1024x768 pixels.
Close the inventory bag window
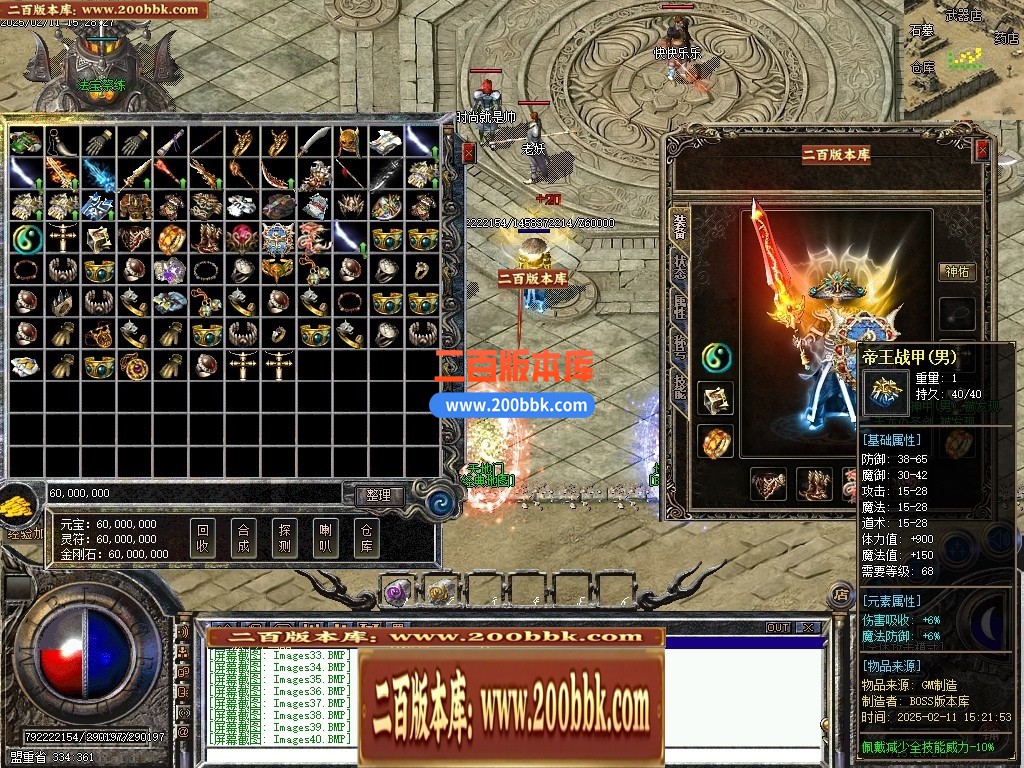click(x=468, y=153)
